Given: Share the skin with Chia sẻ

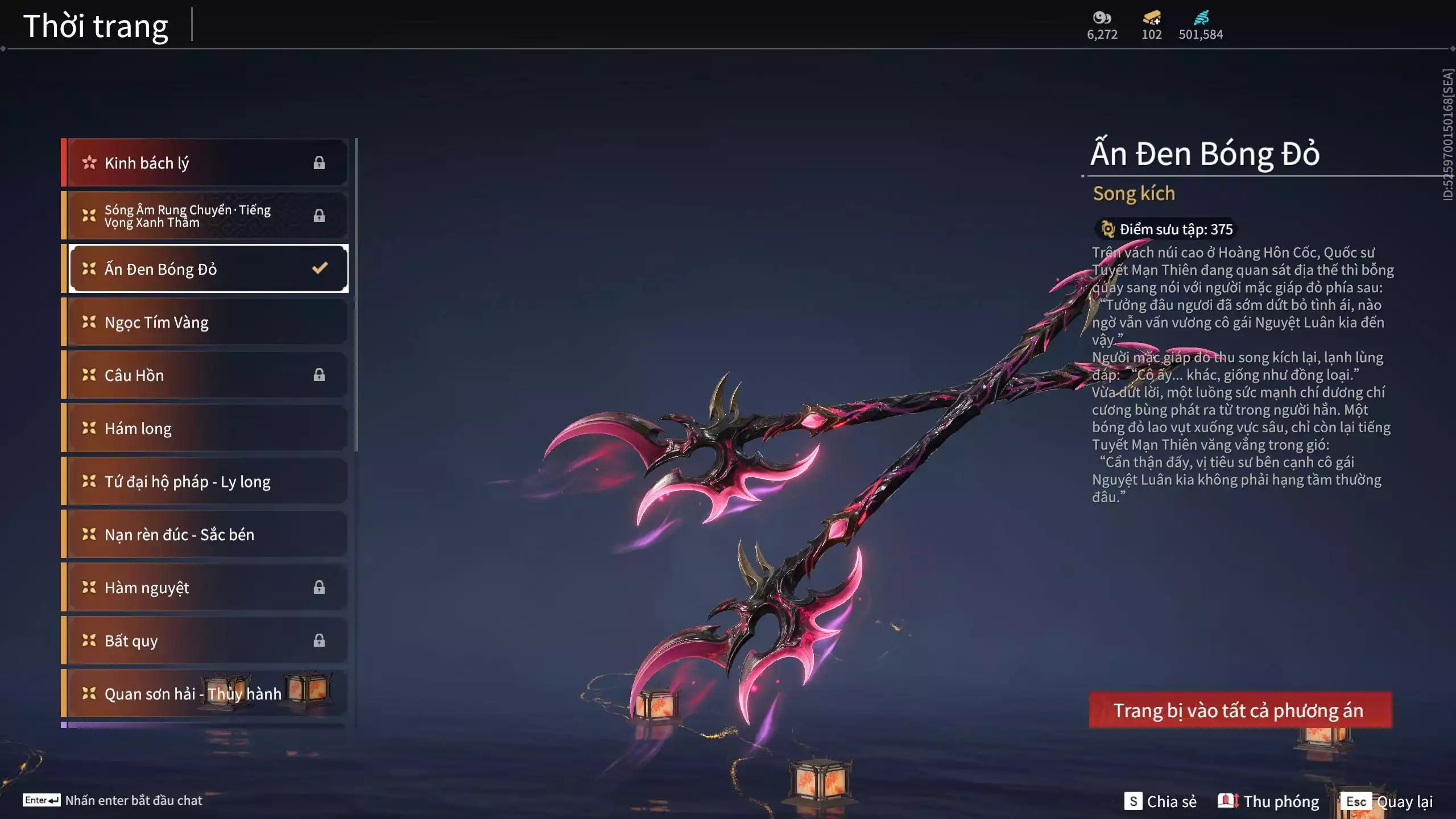Looking at the screenshot, I should coord(1160,801).
